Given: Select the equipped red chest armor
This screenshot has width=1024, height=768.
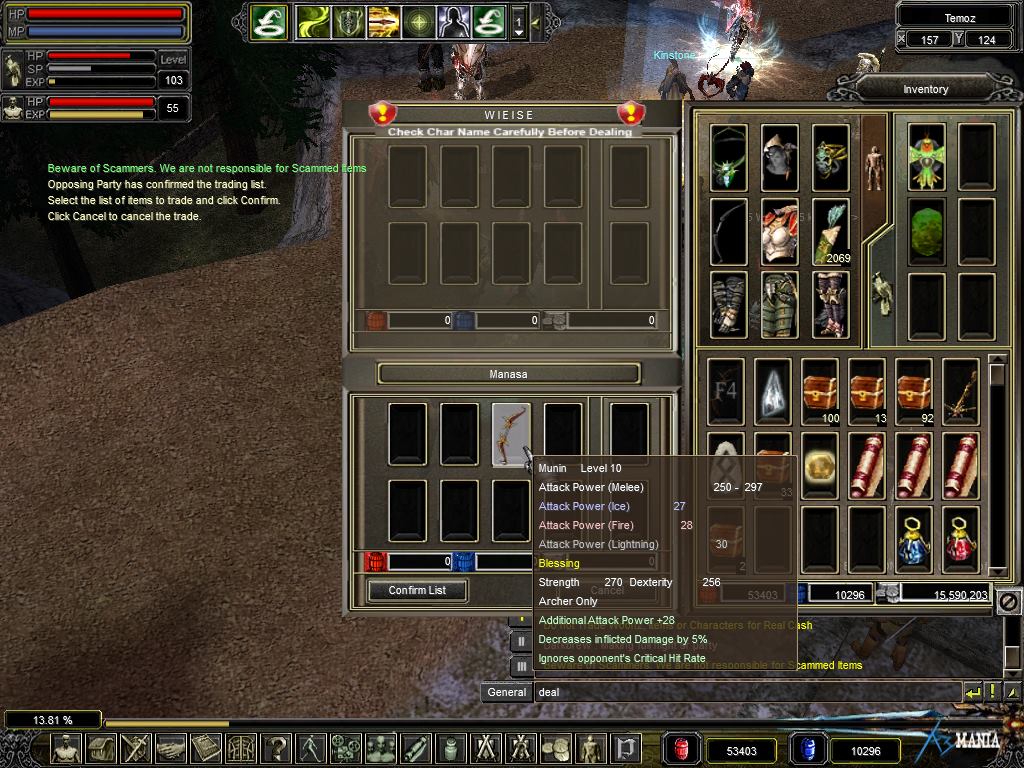Looking at the screenshot, I should pyautogui.click(x=779, y=231).
